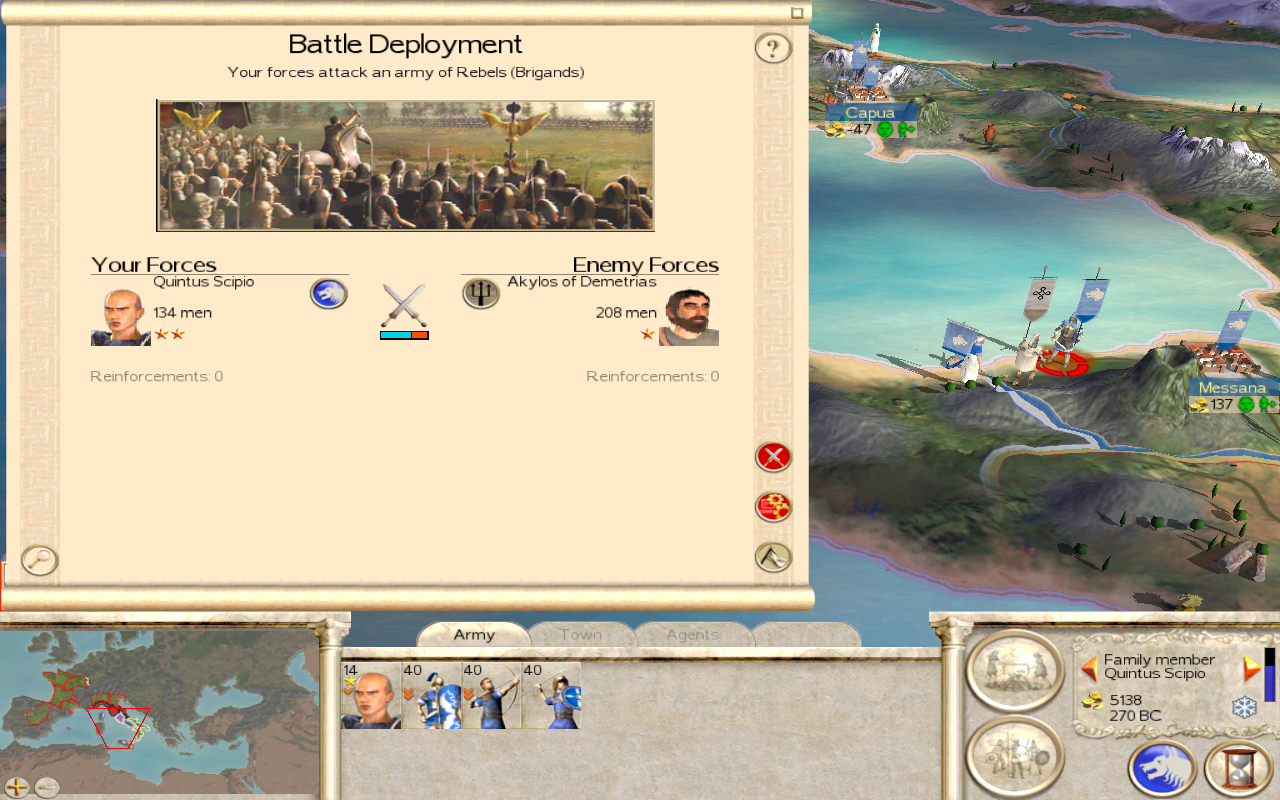Viewport: 1280px width, 800px height.
Task: Zoom out the minimap with minus button
Action: point(47,787)
